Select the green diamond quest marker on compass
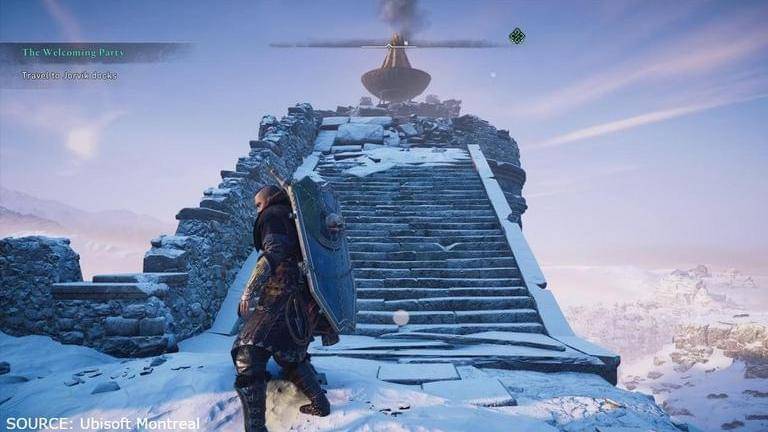The image size is (768, 432). (516, 37)
